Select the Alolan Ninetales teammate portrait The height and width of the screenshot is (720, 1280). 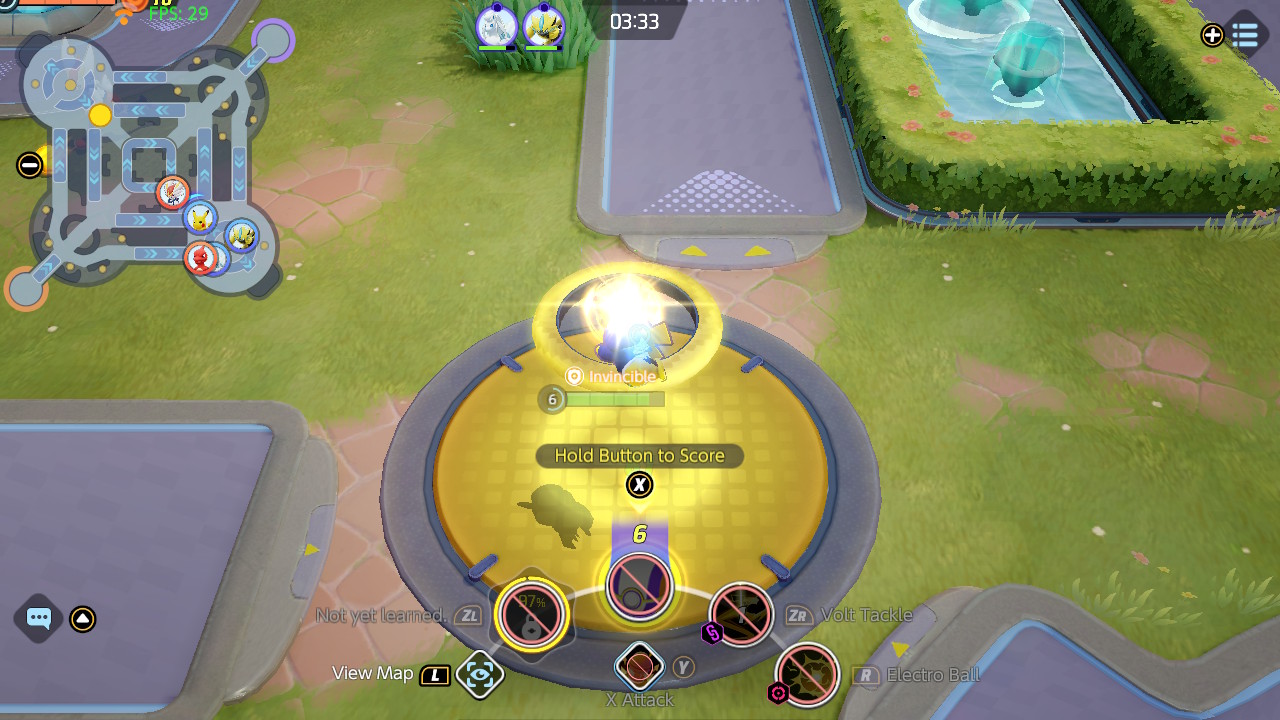pyautogui.click(x=496, y=25)
